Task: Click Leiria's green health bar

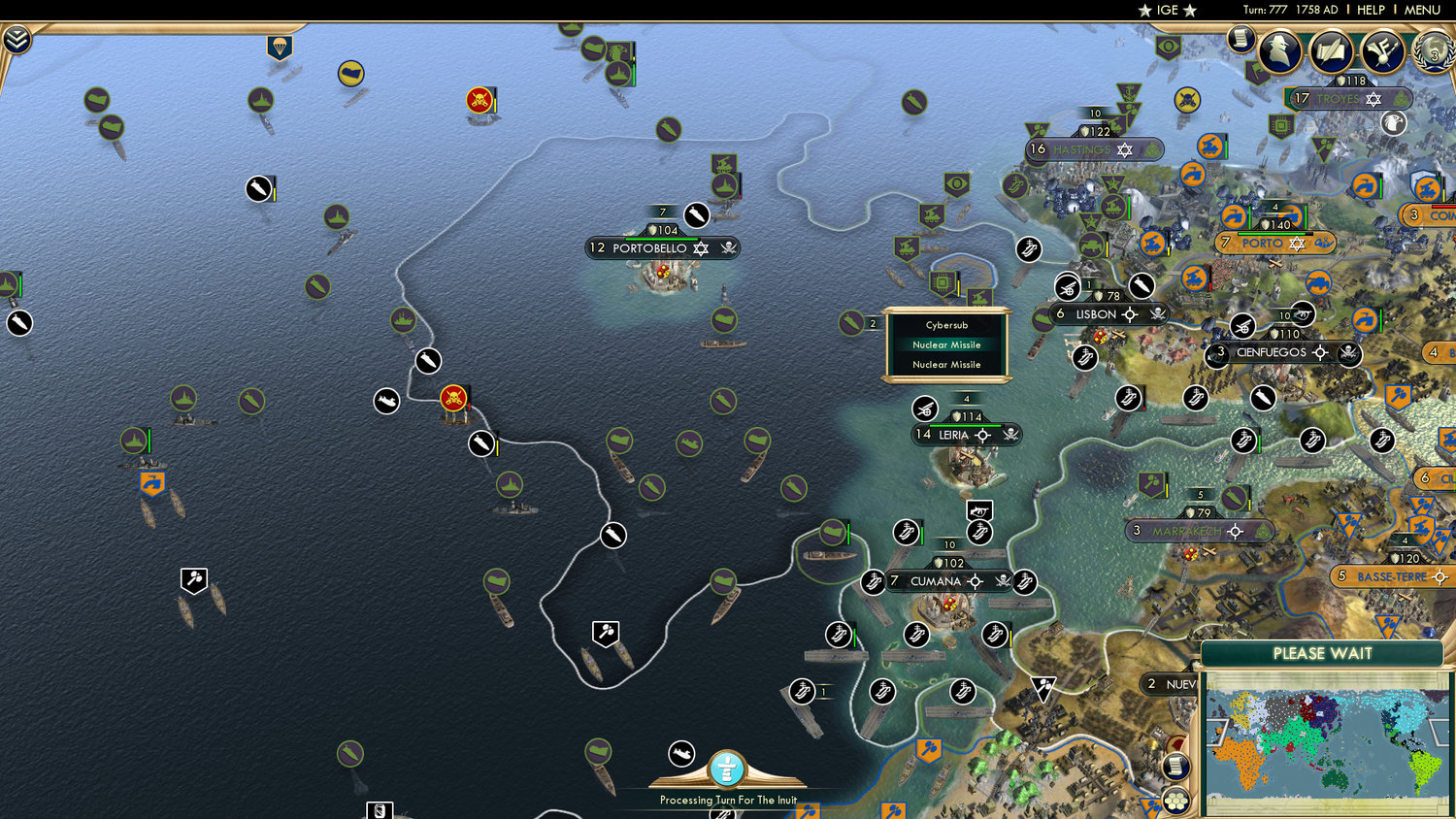Action: coord(965,425)
